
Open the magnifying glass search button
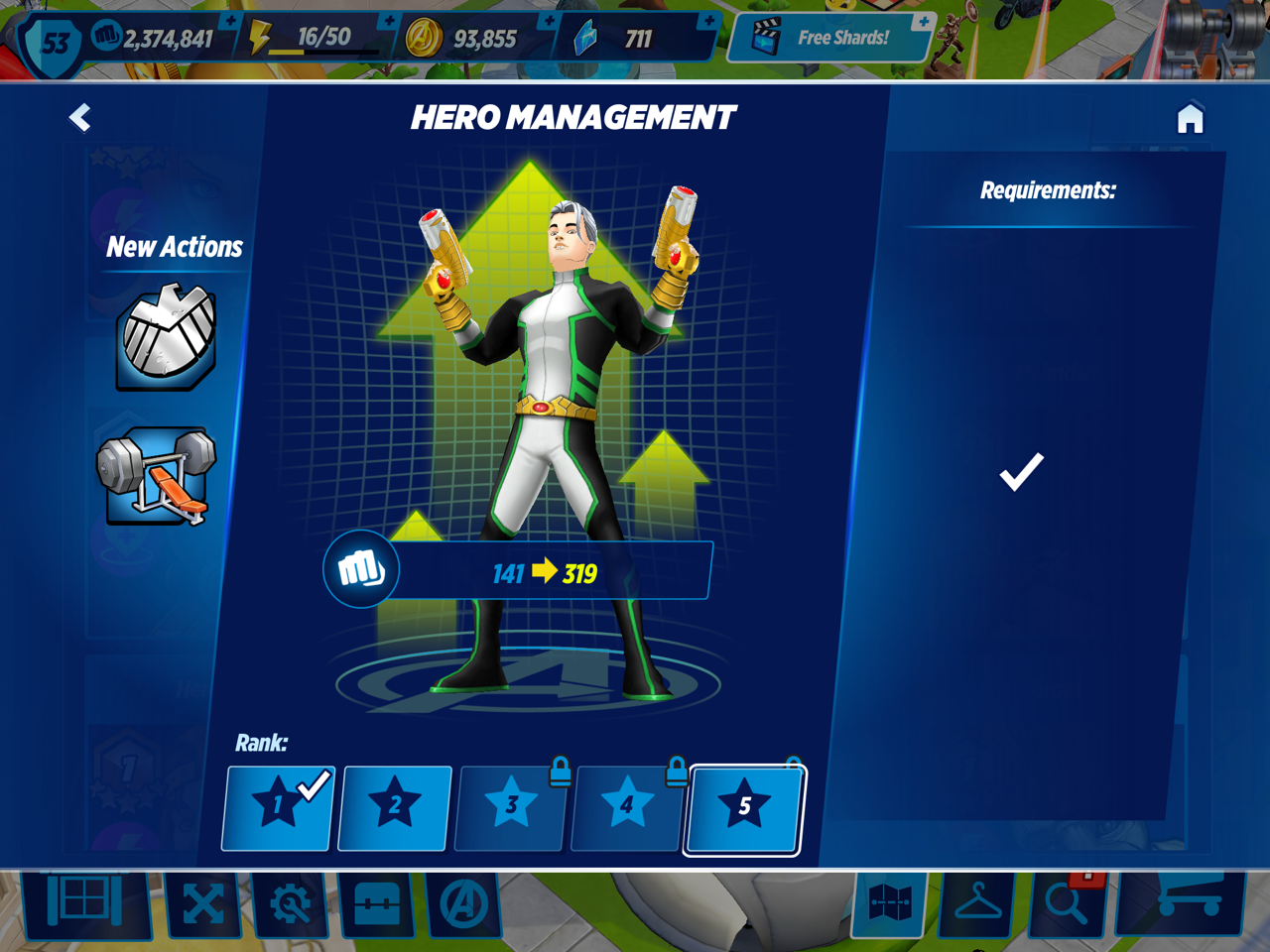[x=1067, y=902]
